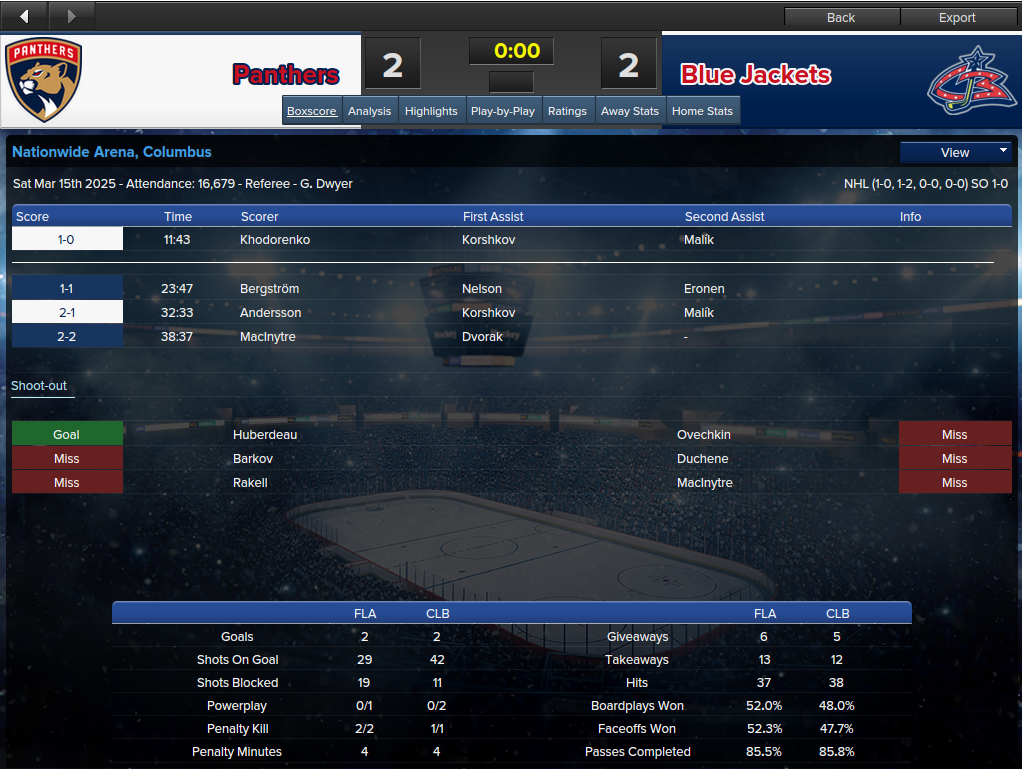View the Home Stats tab
Viewport: 1022px width, 769px height.
click(702, 111)
